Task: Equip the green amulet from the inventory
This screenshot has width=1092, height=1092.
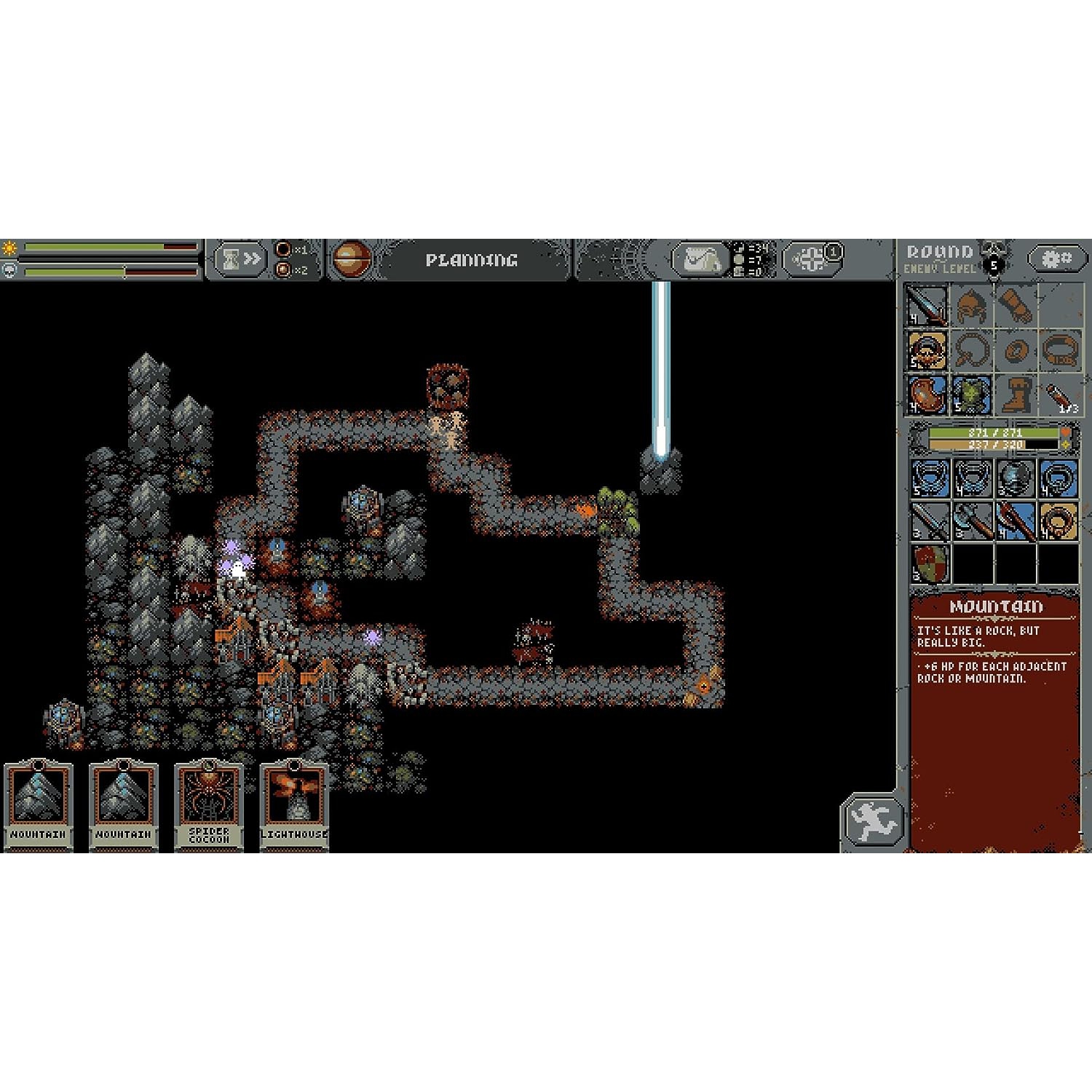Action: (971, 393)
